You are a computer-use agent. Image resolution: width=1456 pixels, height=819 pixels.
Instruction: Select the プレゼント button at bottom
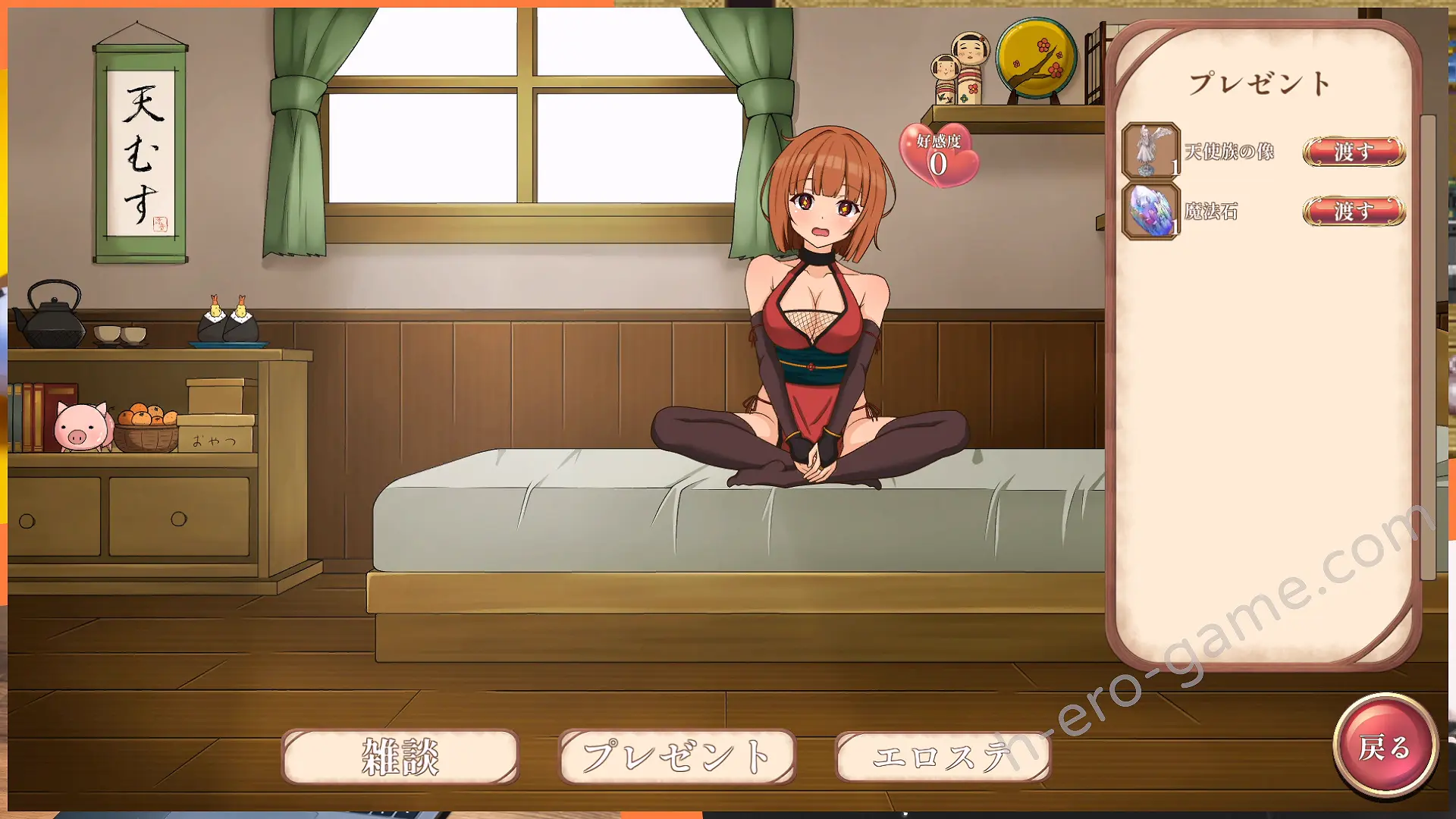(676, 756)
